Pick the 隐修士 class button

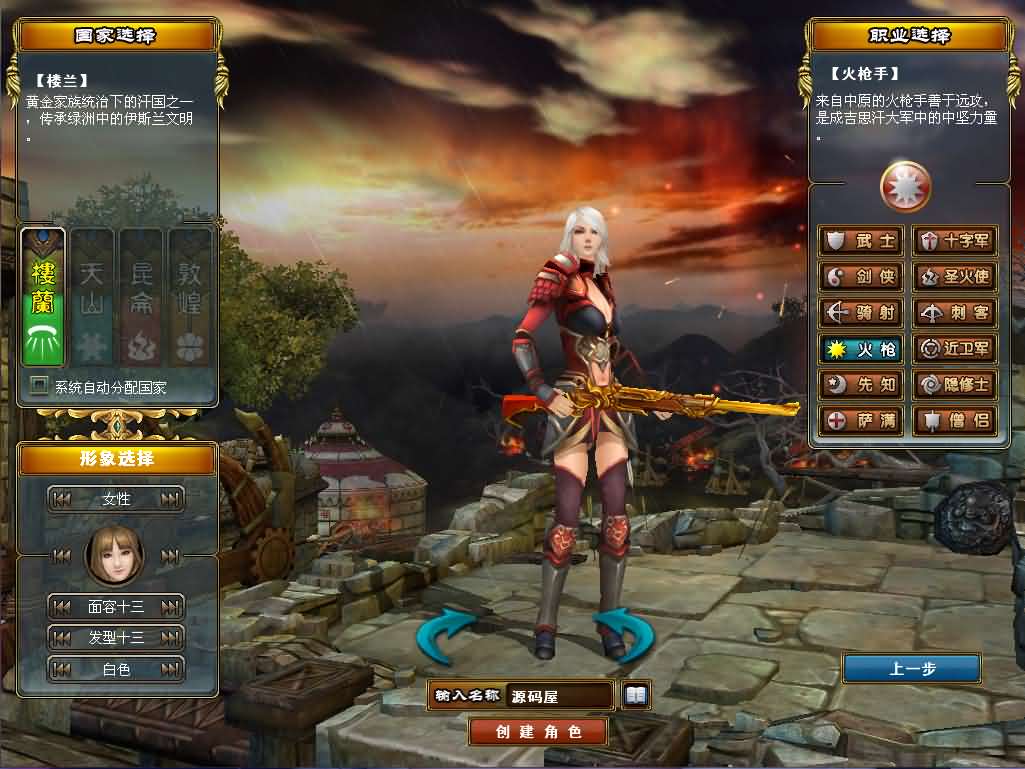click(955, 384)
